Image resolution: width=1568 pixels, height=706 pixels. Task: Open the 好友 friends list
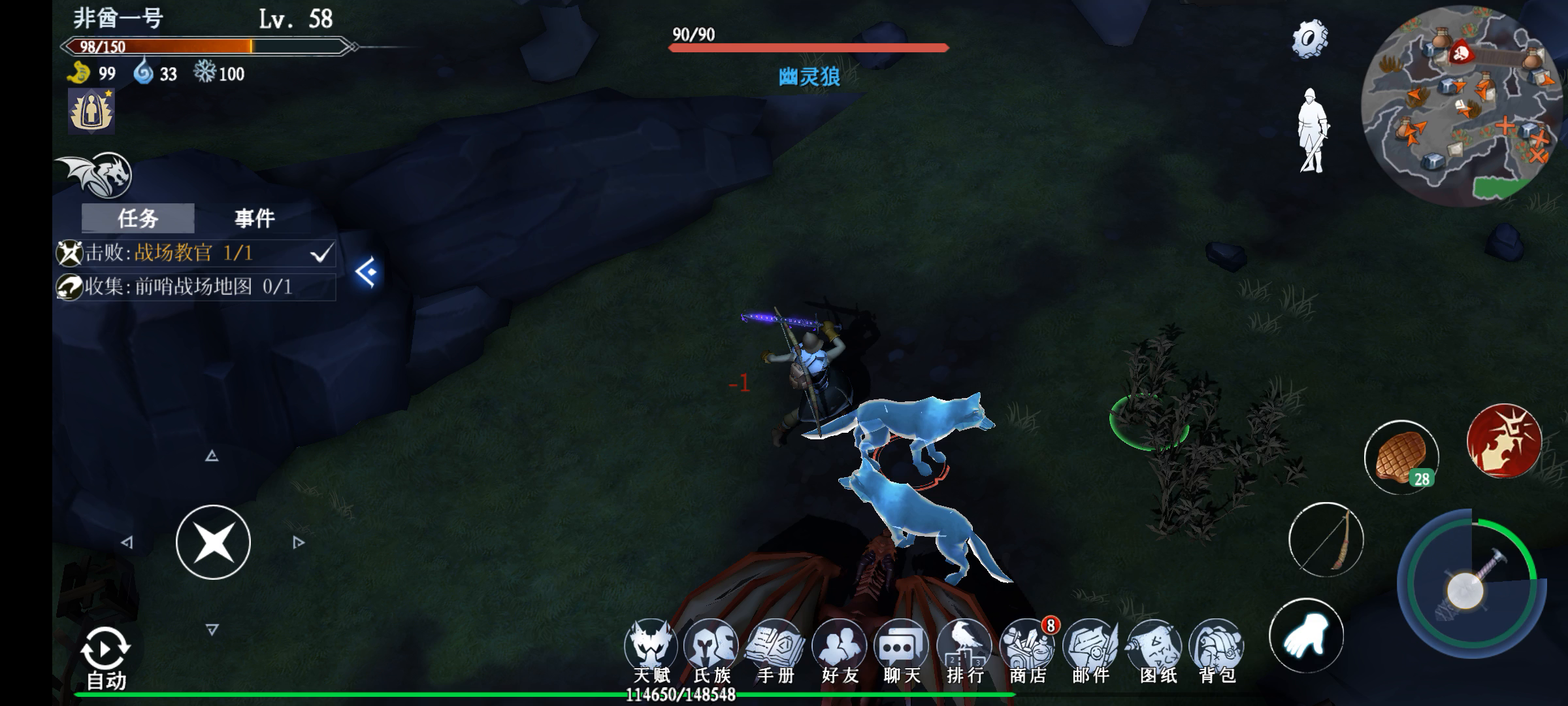point(839,652)
